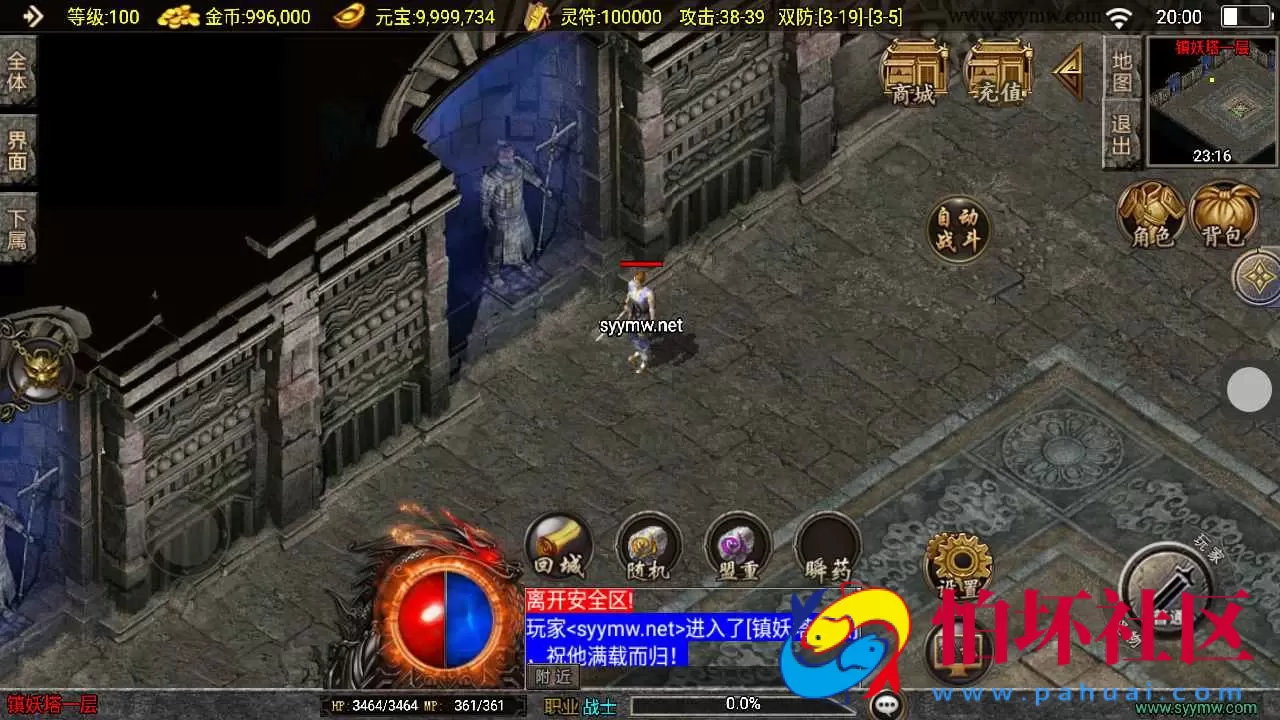Open the 角色 character panel icon

point(1152,215)
